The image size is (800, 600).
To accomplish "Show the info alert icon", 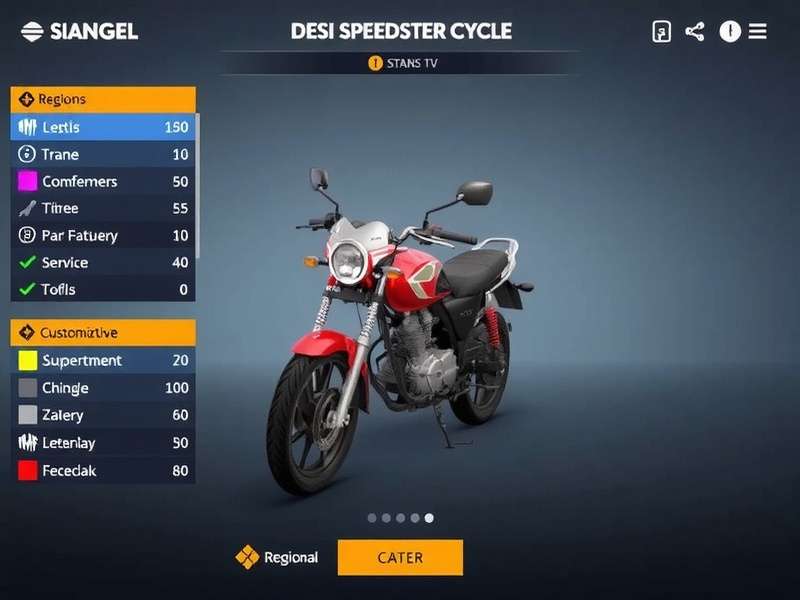I will click(x=730, y=31).
